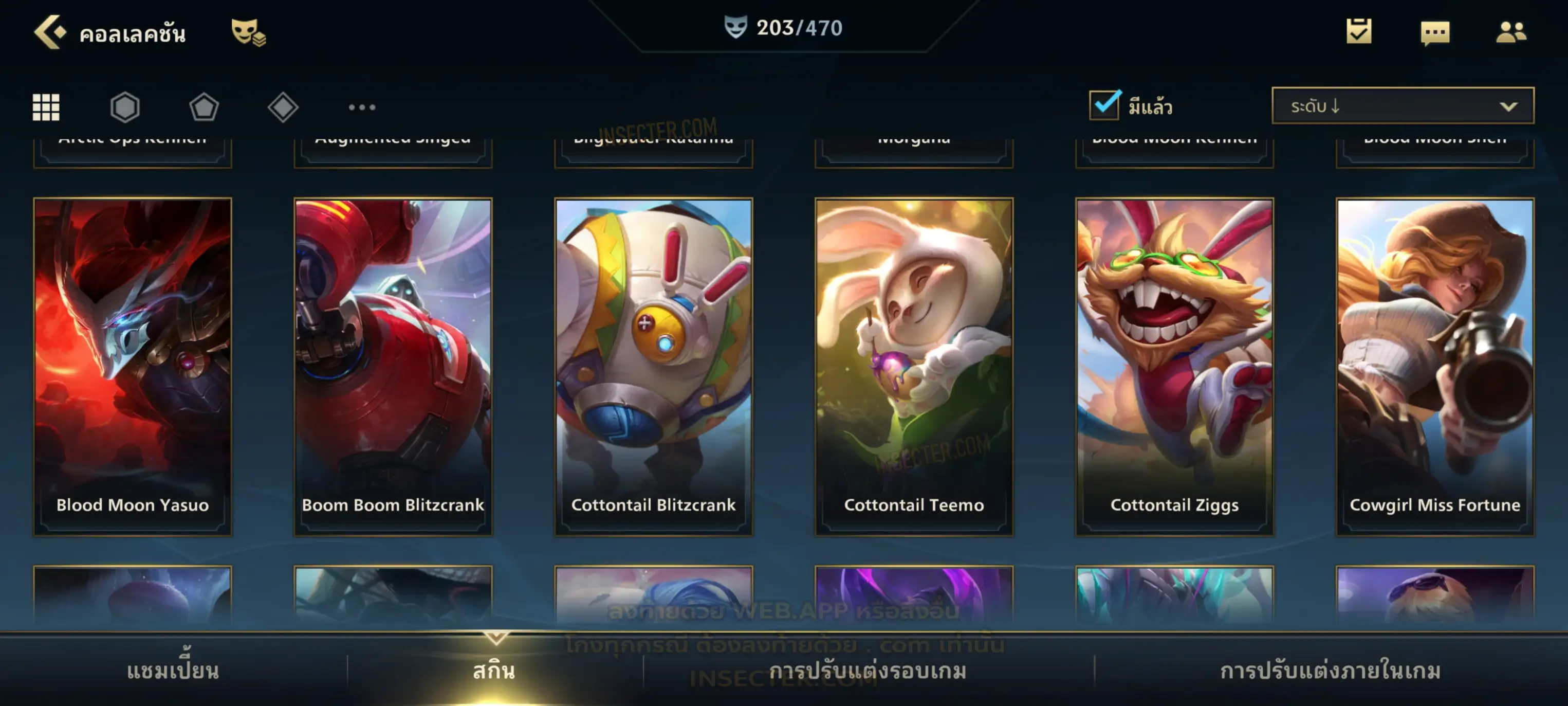Switch to the การปรับแต่งภายในเกม tab
Viewport: 1568px width, 706px height.
pyautogui.click(x=1331, y=671)
